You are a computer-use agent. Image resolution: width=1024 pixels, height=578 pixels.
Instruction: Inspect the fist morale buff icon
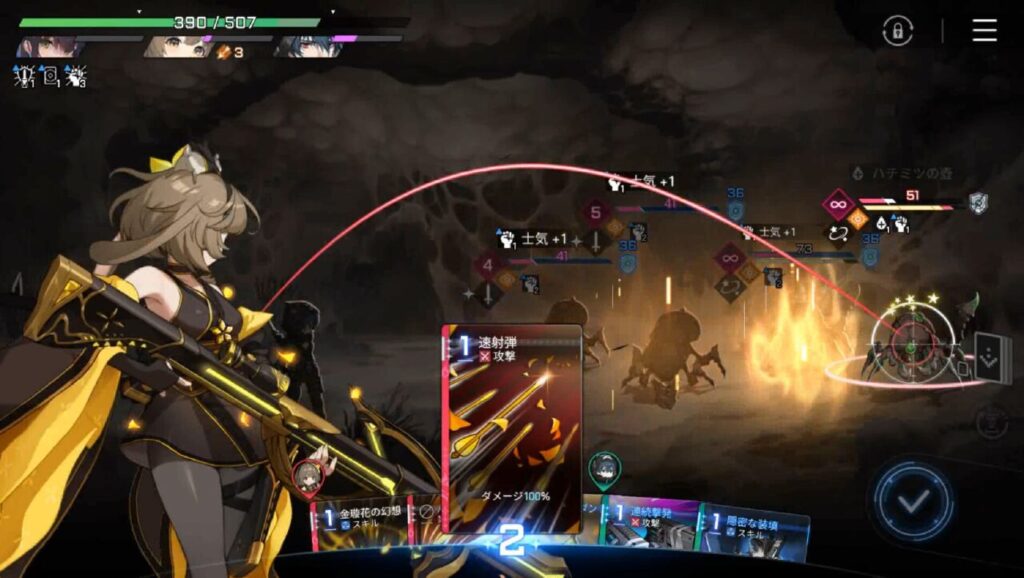pyautogui.click(x=75, y=75)
